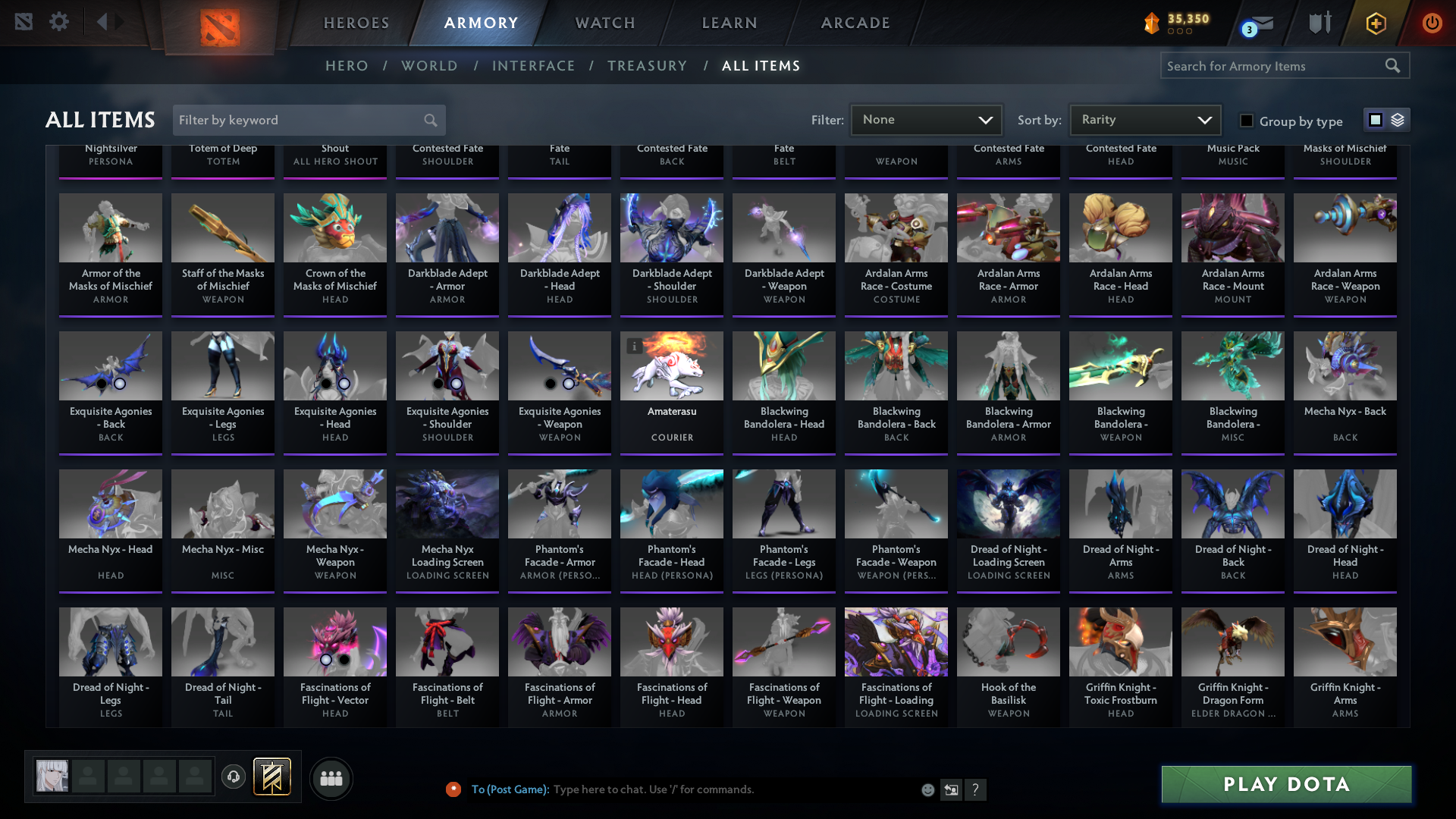Screen dimensions: 1456x819
Task: Open the Filter dropdown set to None
Action: [x=926, y=119]
